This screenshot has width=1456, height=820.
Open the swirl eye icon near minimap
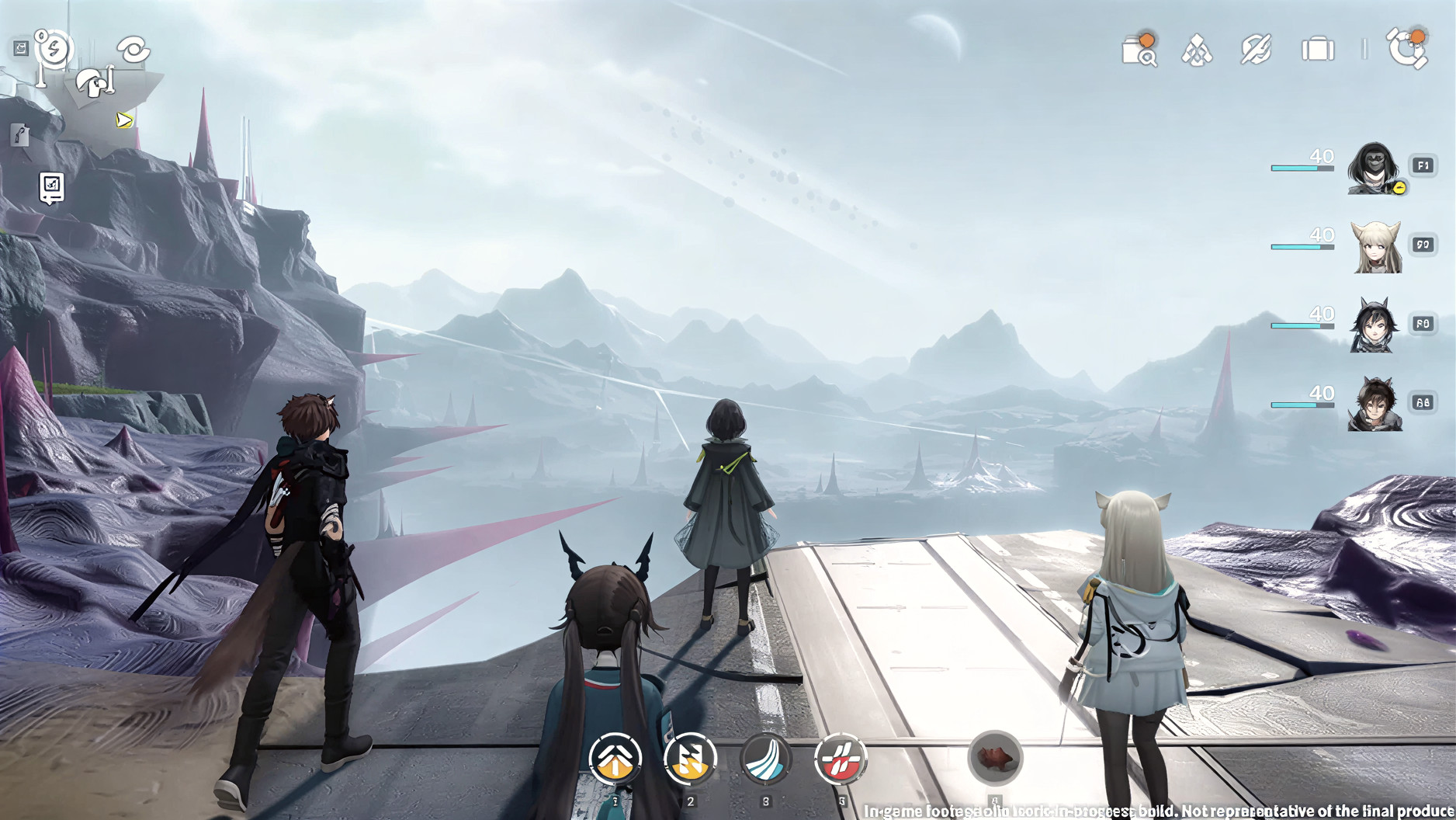[x=133, y=50]
